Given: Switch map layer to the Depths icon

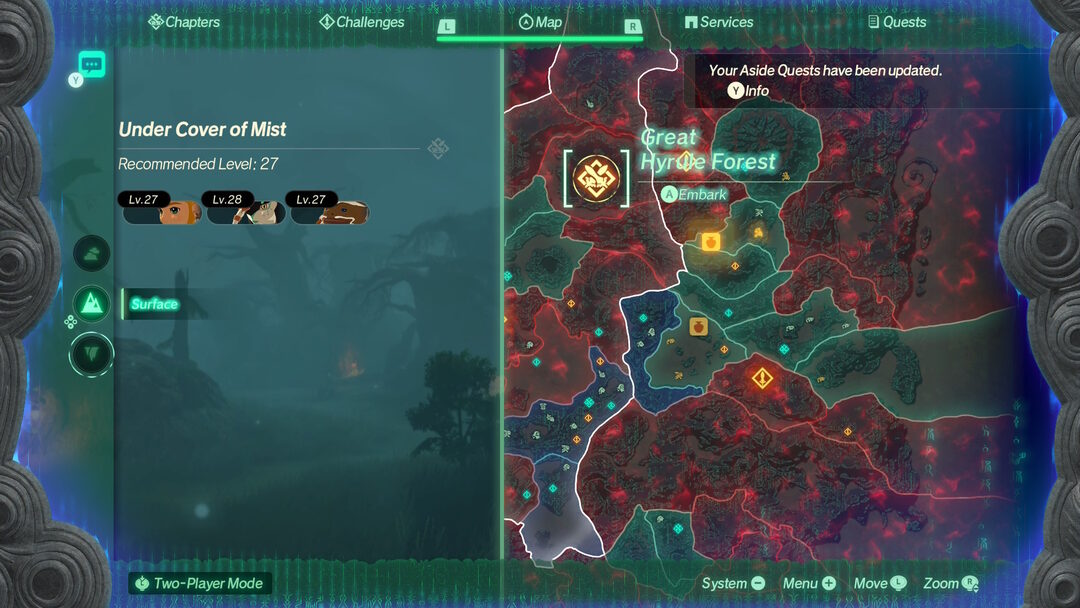Looking at the screenshot, I should tap(92, 353).
